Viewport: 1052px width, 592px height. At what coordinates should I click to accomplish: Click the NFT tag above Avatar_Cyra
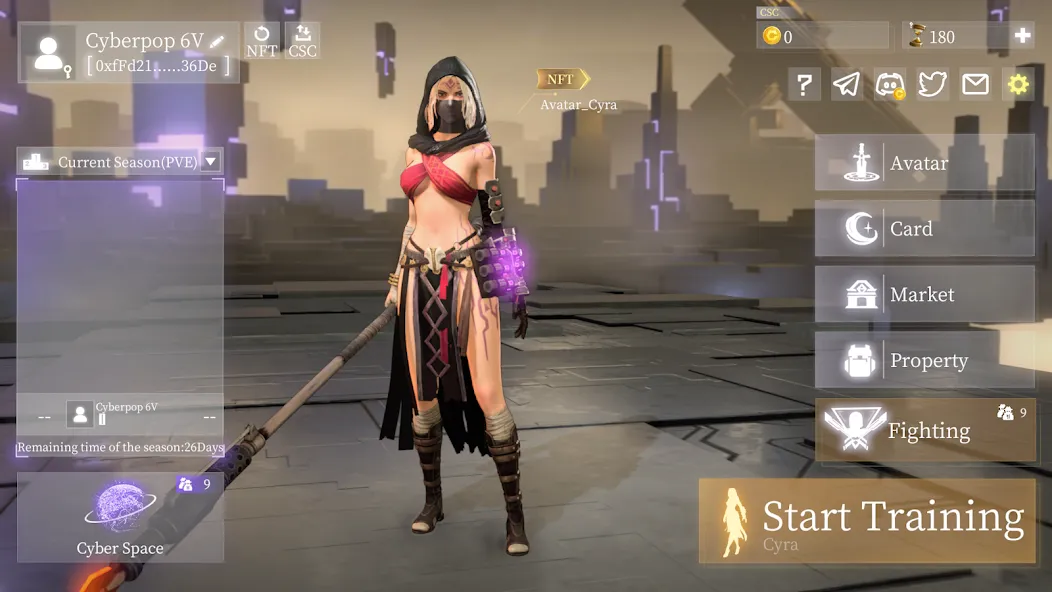(x=562, y=79)
